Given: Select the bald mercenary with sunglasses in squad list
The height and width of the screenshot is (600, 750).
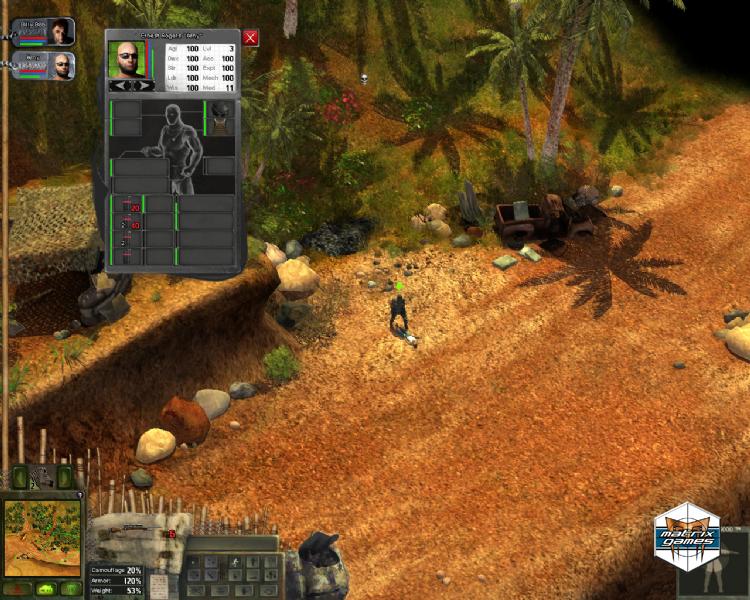Looking at the screenshot, I should click(x=62, y=67).
